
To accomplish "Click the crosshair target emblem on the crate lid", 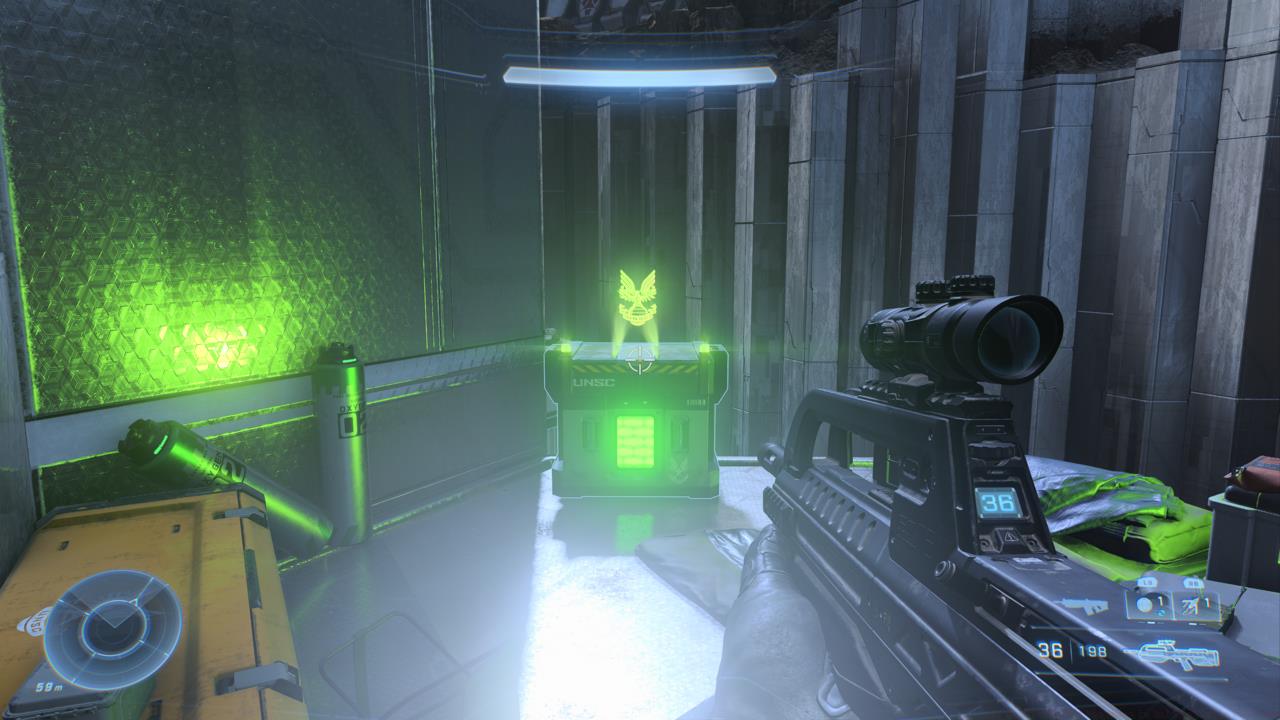I will (x=637, y=359).
